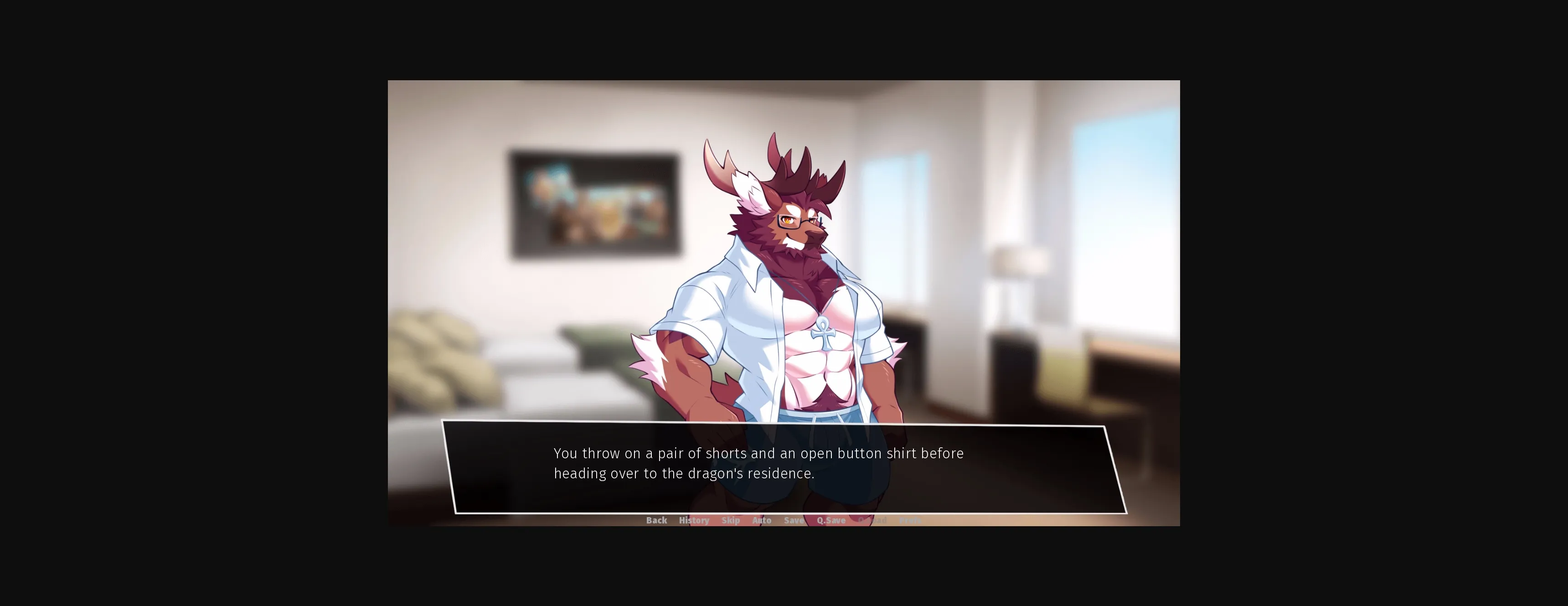Click Q.Save in the bottom menu
The image size is (1568, 606).
pyautogui.click(x=831, y=520)
